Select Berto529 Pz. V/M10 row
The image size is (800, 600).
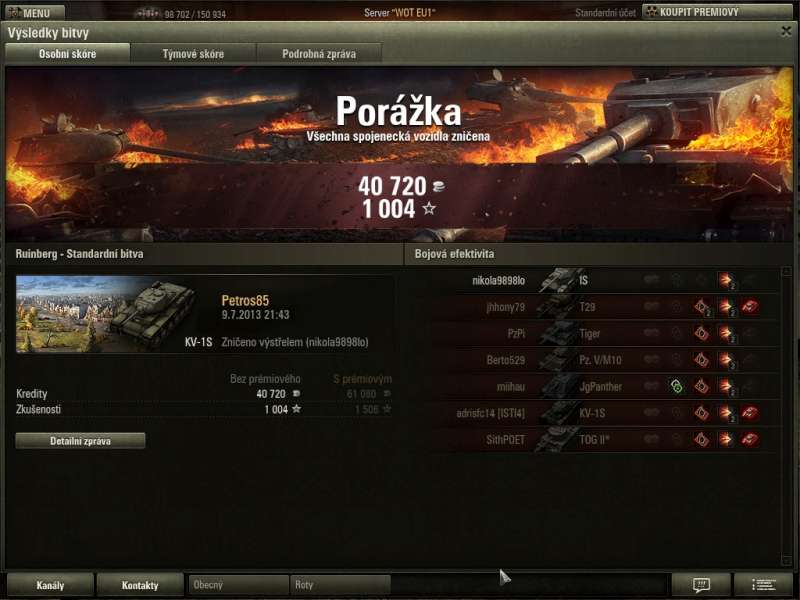(x=600, y=360)
